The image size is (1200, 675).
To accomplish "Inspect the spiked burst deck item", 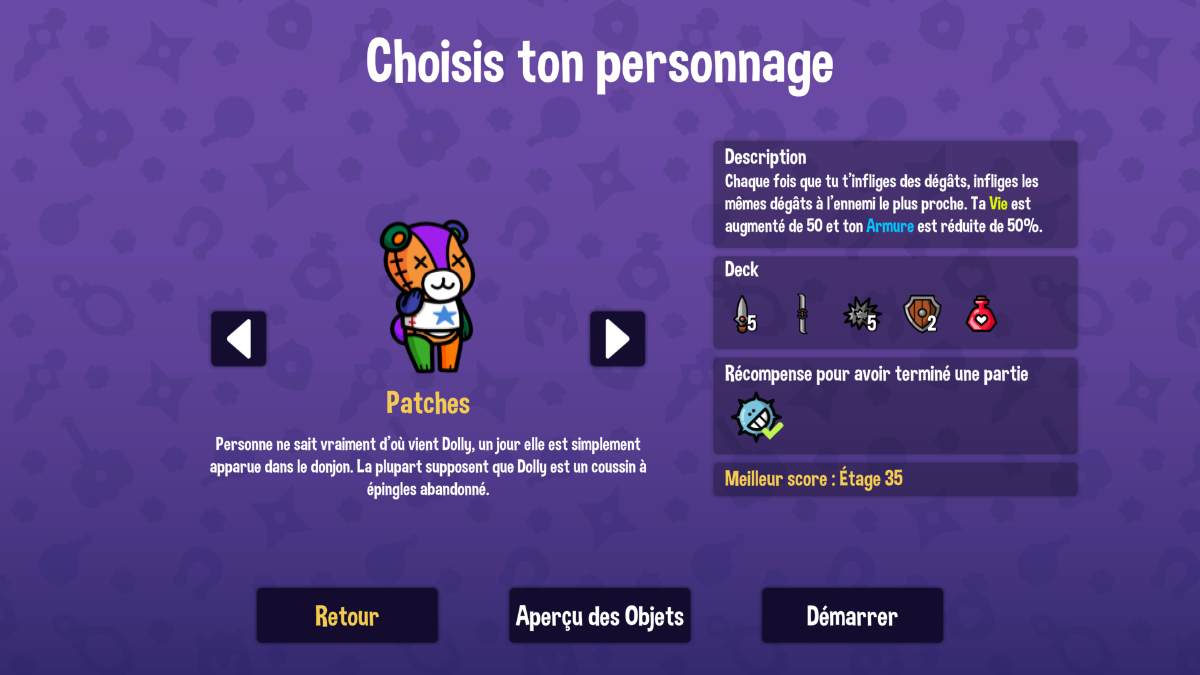I will 859,315.
